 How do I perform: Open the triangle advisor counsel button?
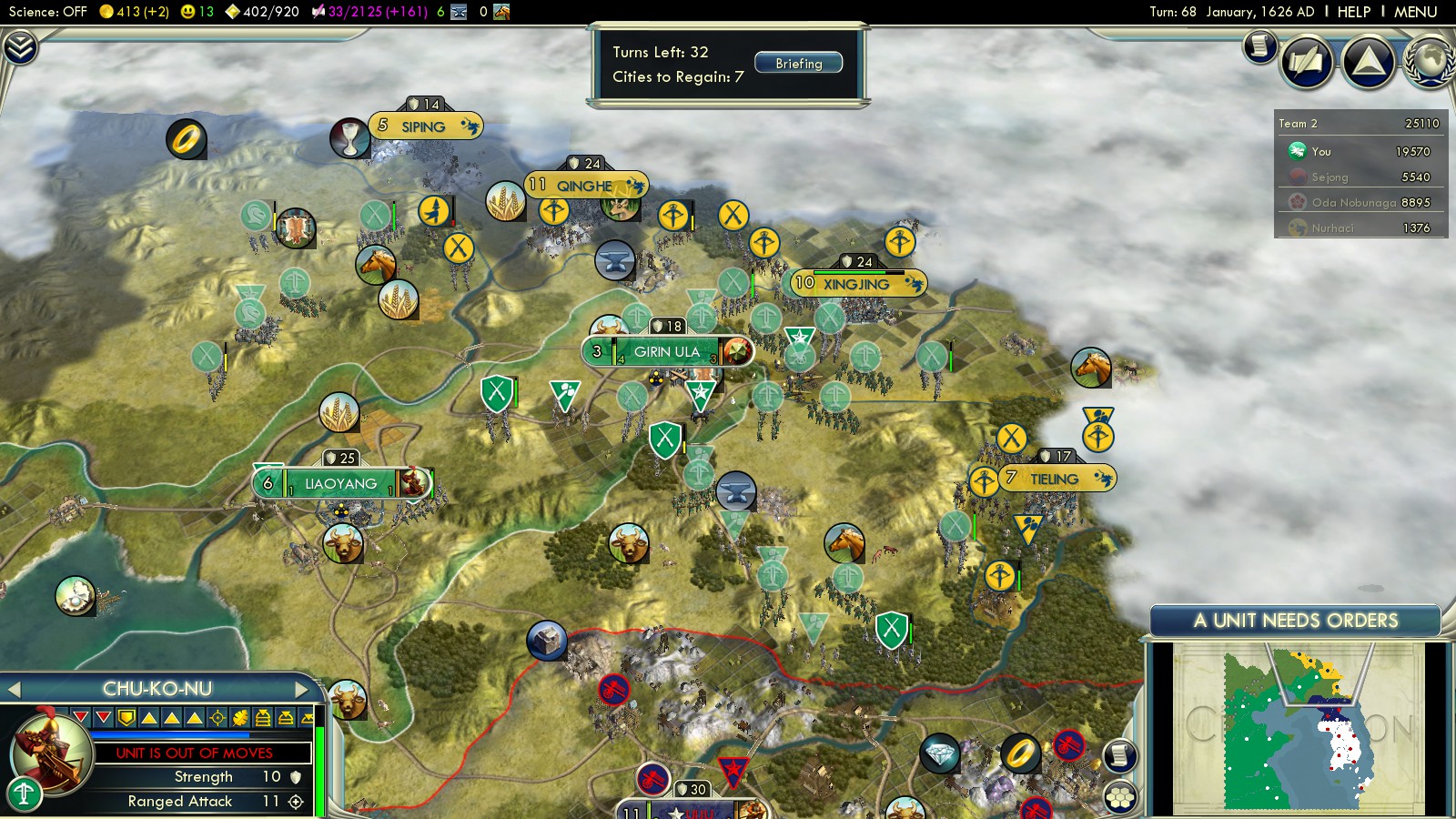click(x=1368, y=62)
